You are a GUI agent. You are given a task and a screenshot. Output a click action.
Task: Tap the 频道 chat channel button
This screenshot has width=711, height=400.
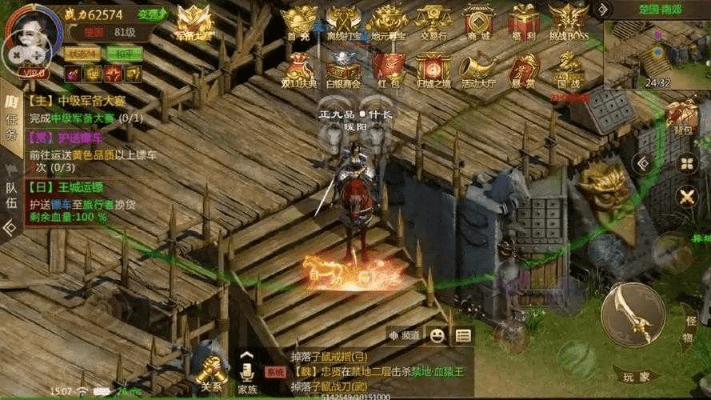[406, 335]
